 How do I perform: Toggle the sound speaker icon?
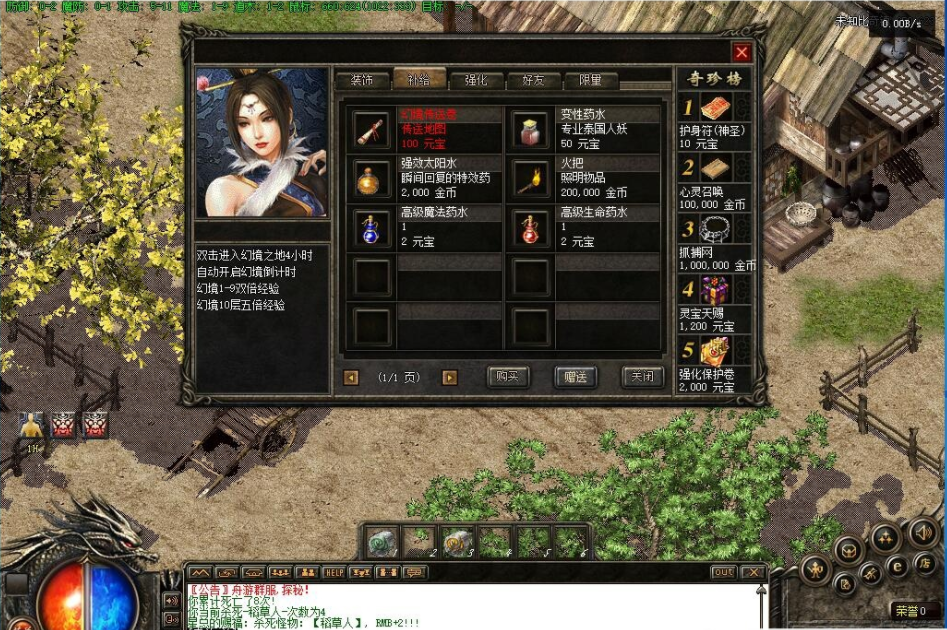point(922,533)
